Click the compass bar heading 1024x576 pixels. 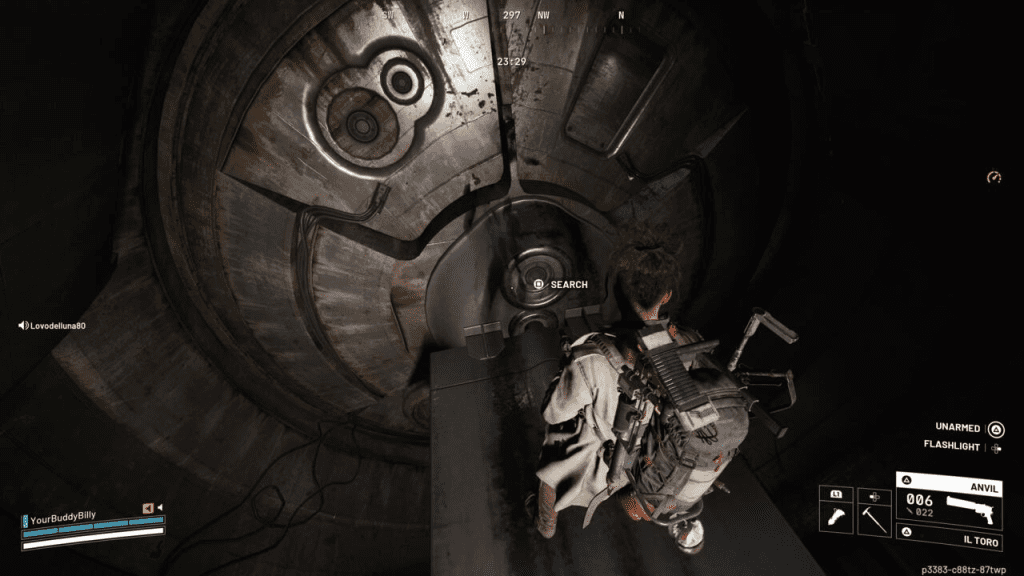point(511,16)
